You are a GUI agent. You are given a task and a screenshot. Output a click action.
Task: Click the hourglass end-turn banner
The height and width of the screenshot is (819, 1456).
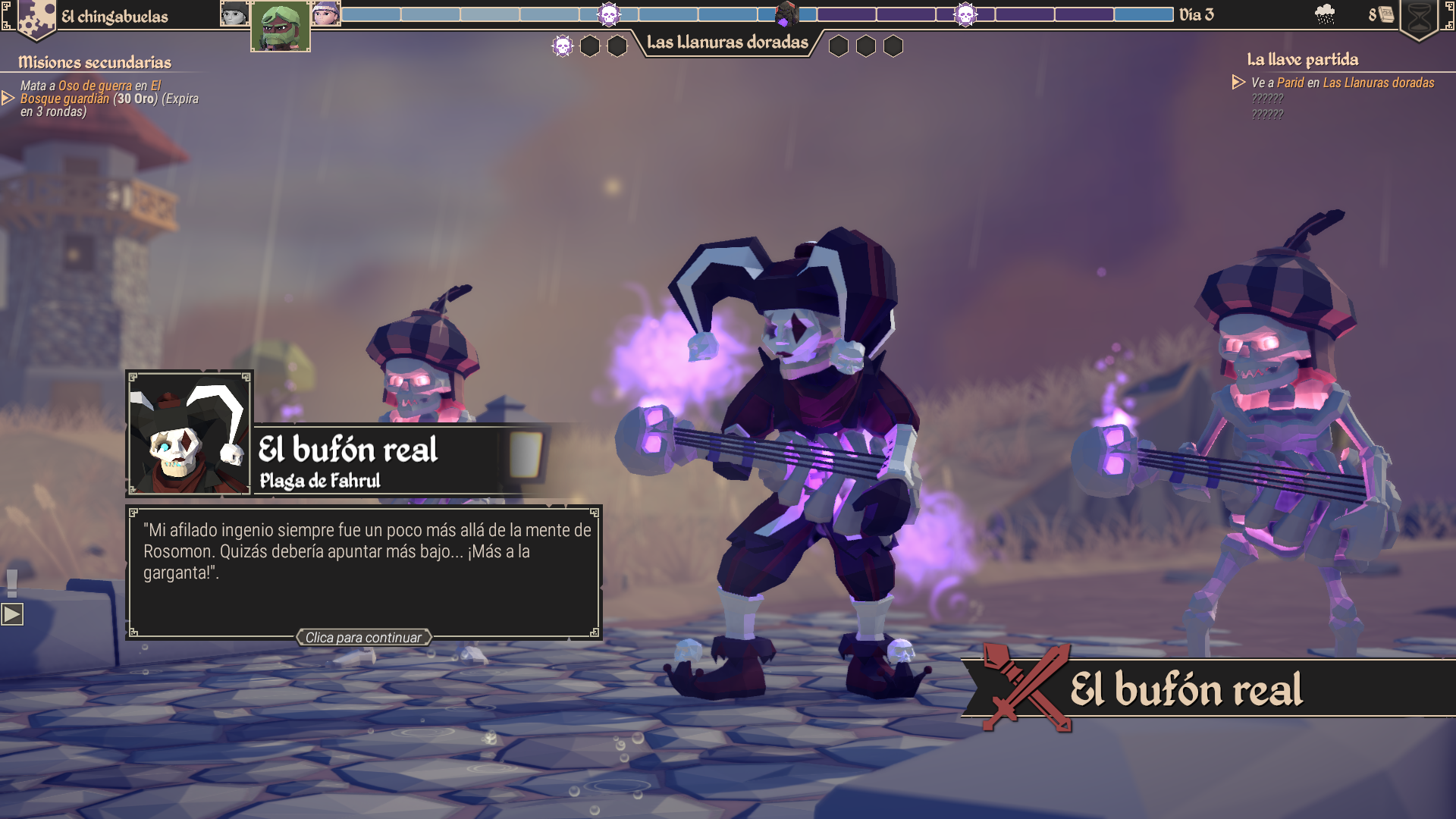(x=1418, y=18)
